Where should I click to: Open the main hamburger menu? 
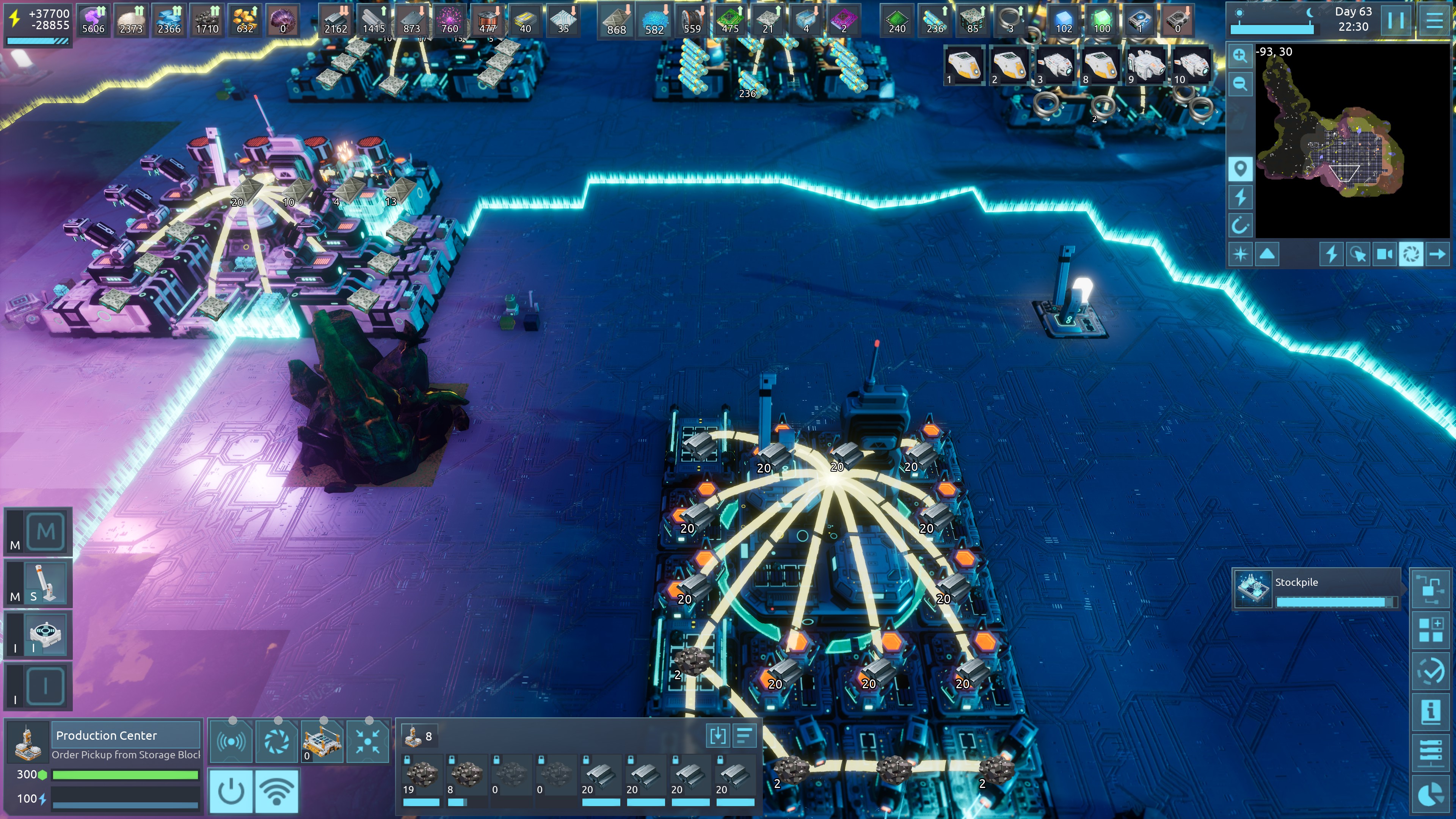pos(1434,20)
